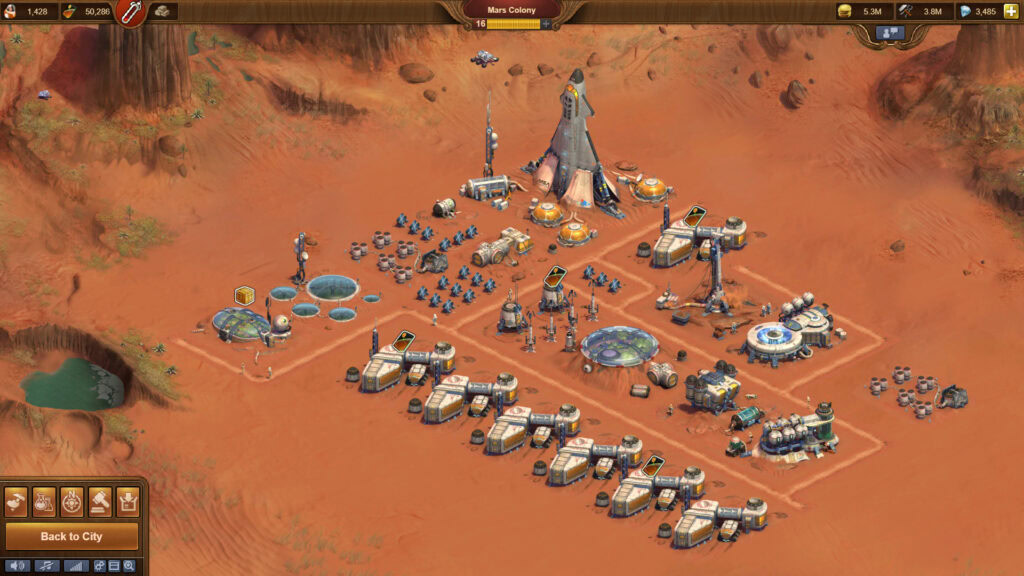1024x576 pixels.
Task: Toggle the music note button
Action: click(x=47, y=566)
